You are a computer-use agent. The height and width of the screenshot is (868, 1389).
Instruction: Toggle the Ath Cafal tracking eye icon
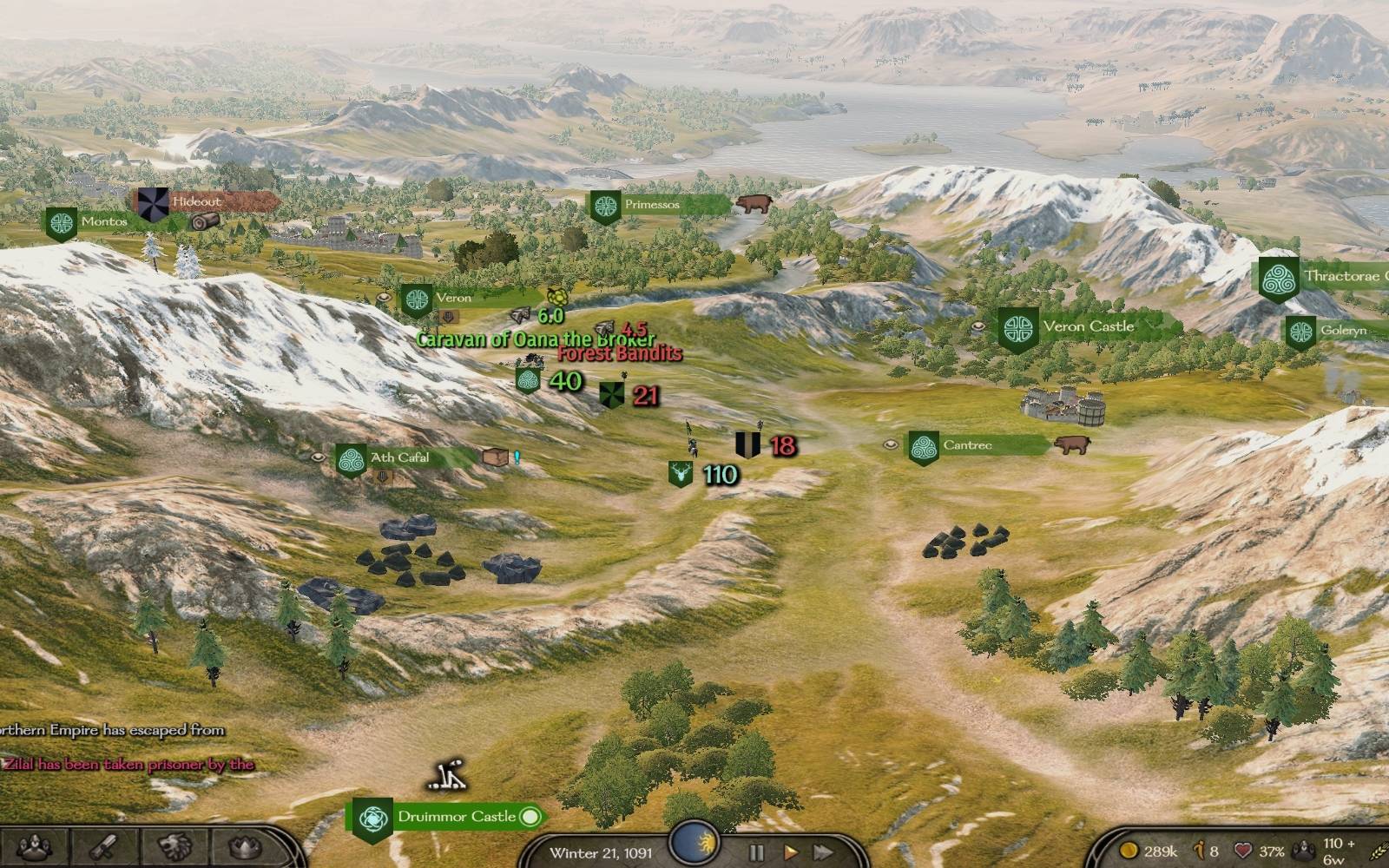(x=318, y=457)
